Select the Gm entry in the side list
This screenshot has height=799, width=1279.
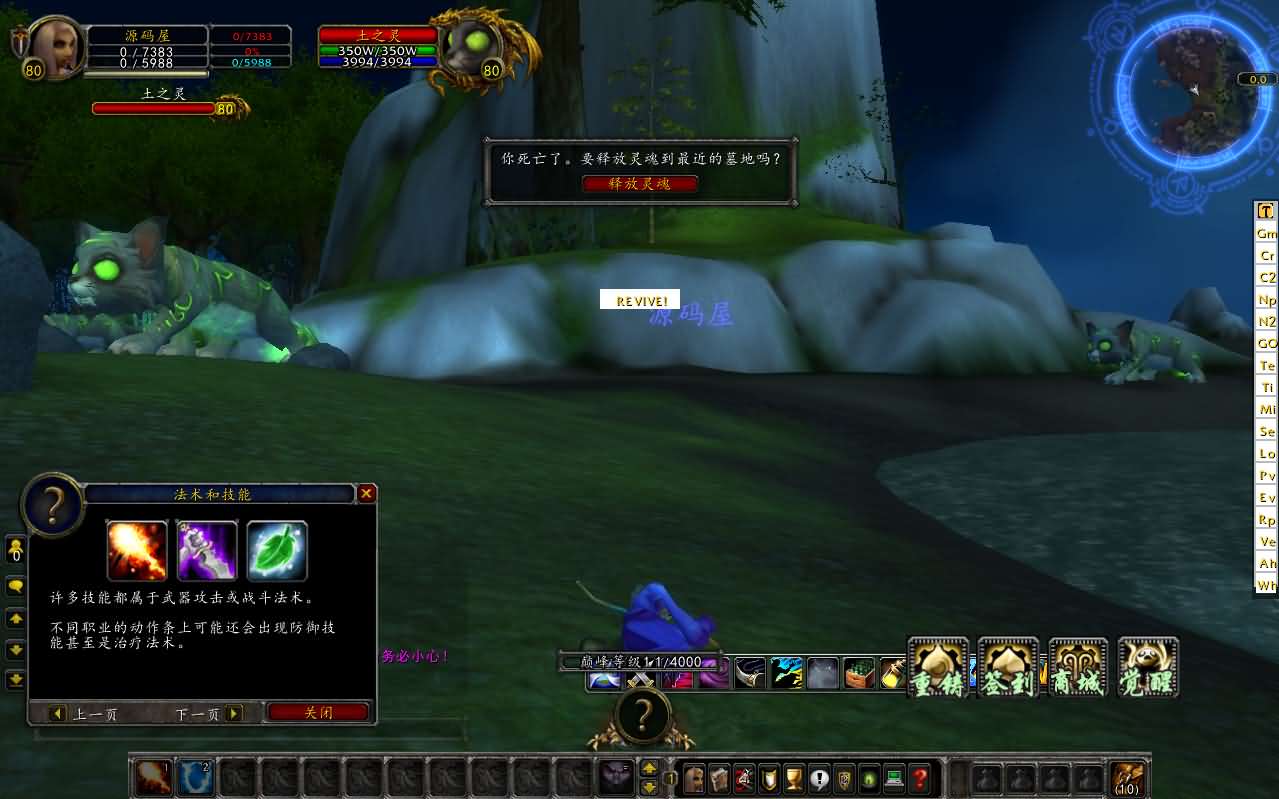tap(1267, 233)
